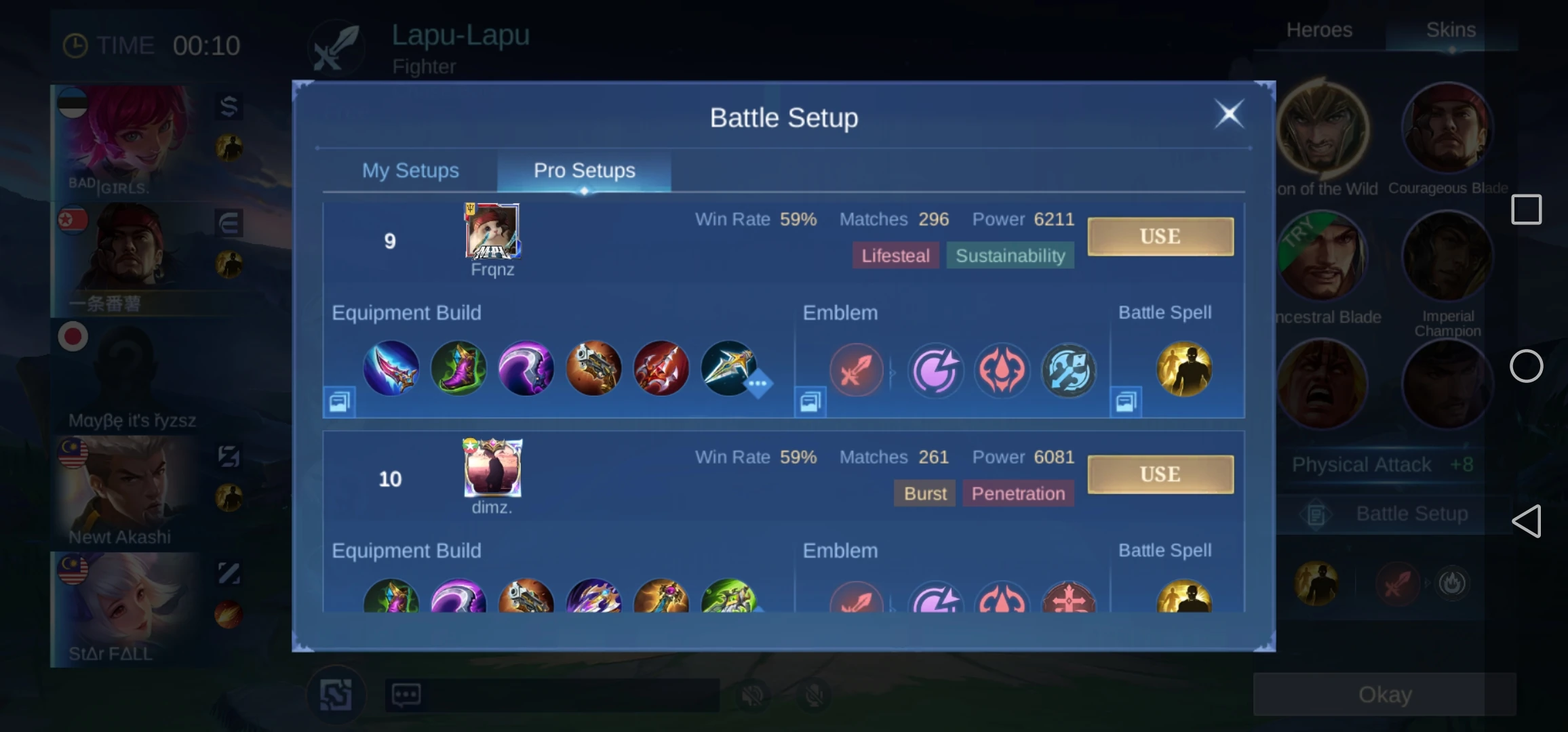Click the copy icon beside Frqnz's emblem row
1568x732 pixels.
pyautogui.click(x=808, y=401)
